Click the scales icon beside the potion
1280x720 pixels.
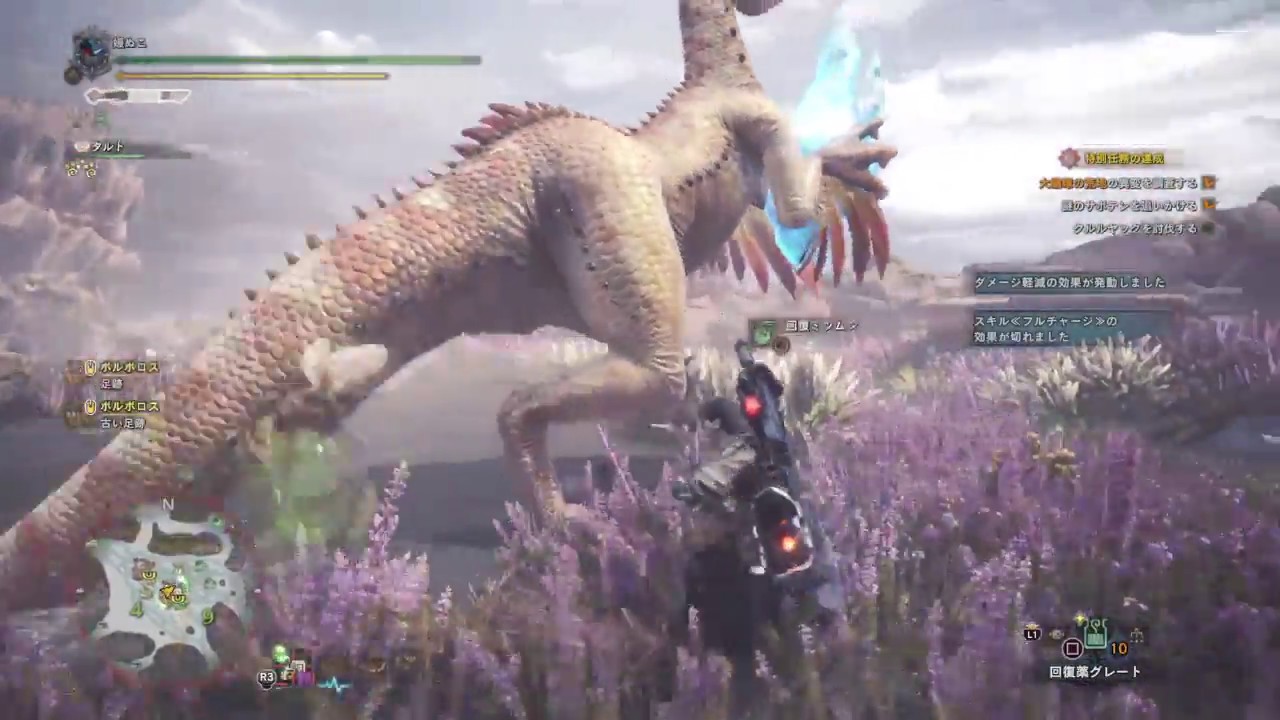click(x=1136, y=634)
